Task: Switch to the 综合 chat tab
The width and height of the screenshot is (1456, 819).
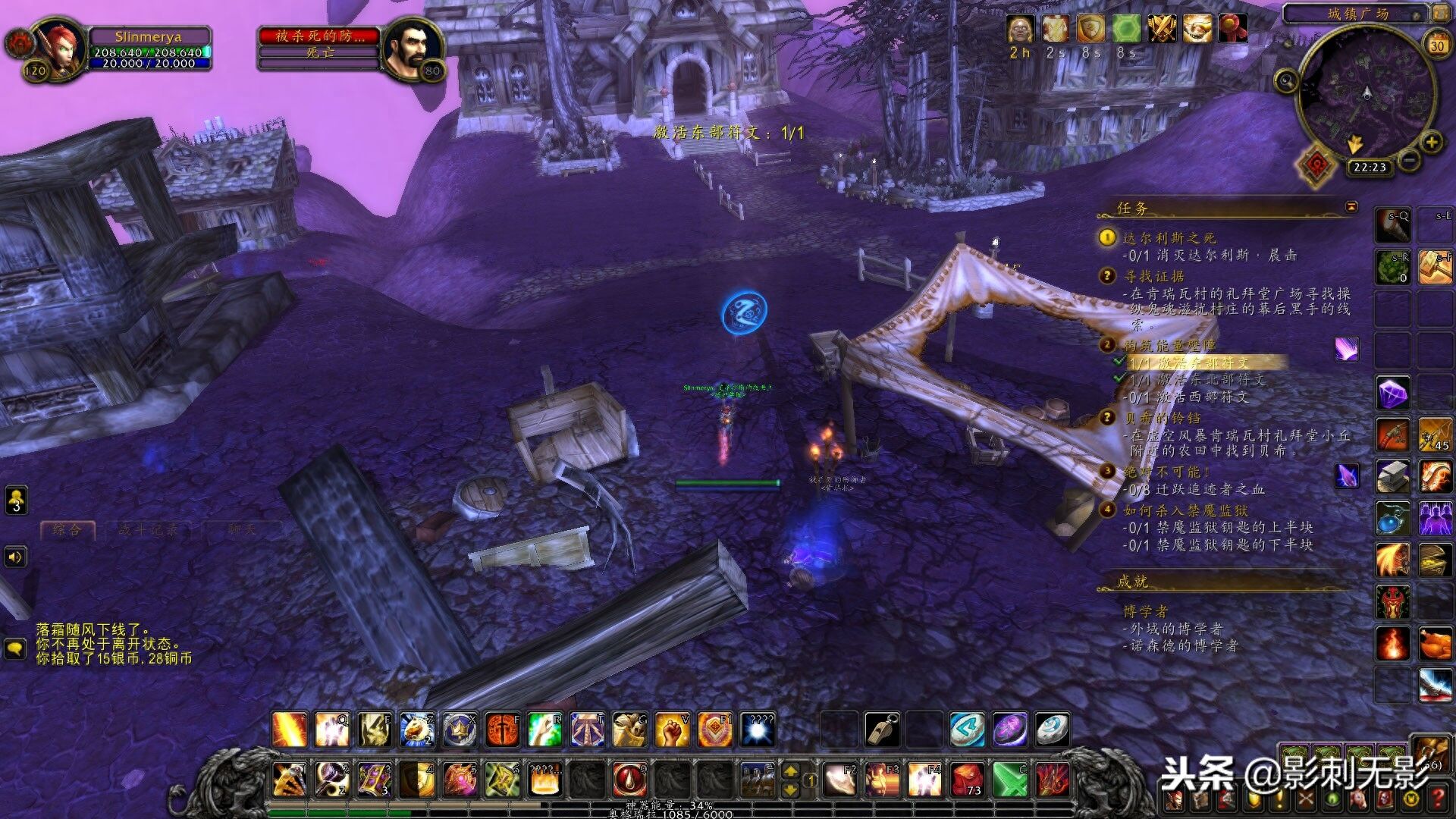Action: point(67,530)
